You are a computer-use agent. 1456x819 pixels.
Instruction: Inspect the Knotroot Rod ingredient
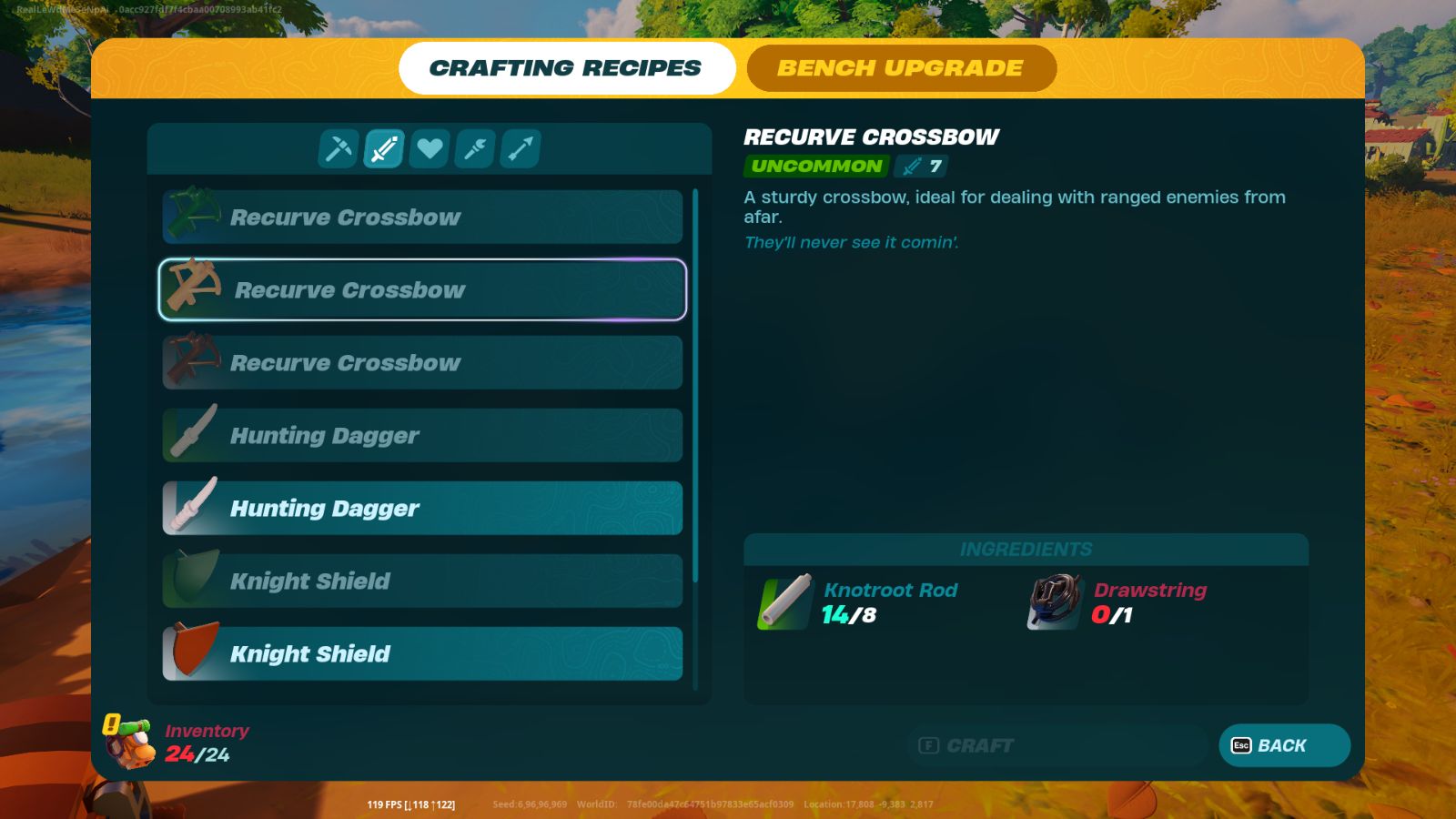784,602
